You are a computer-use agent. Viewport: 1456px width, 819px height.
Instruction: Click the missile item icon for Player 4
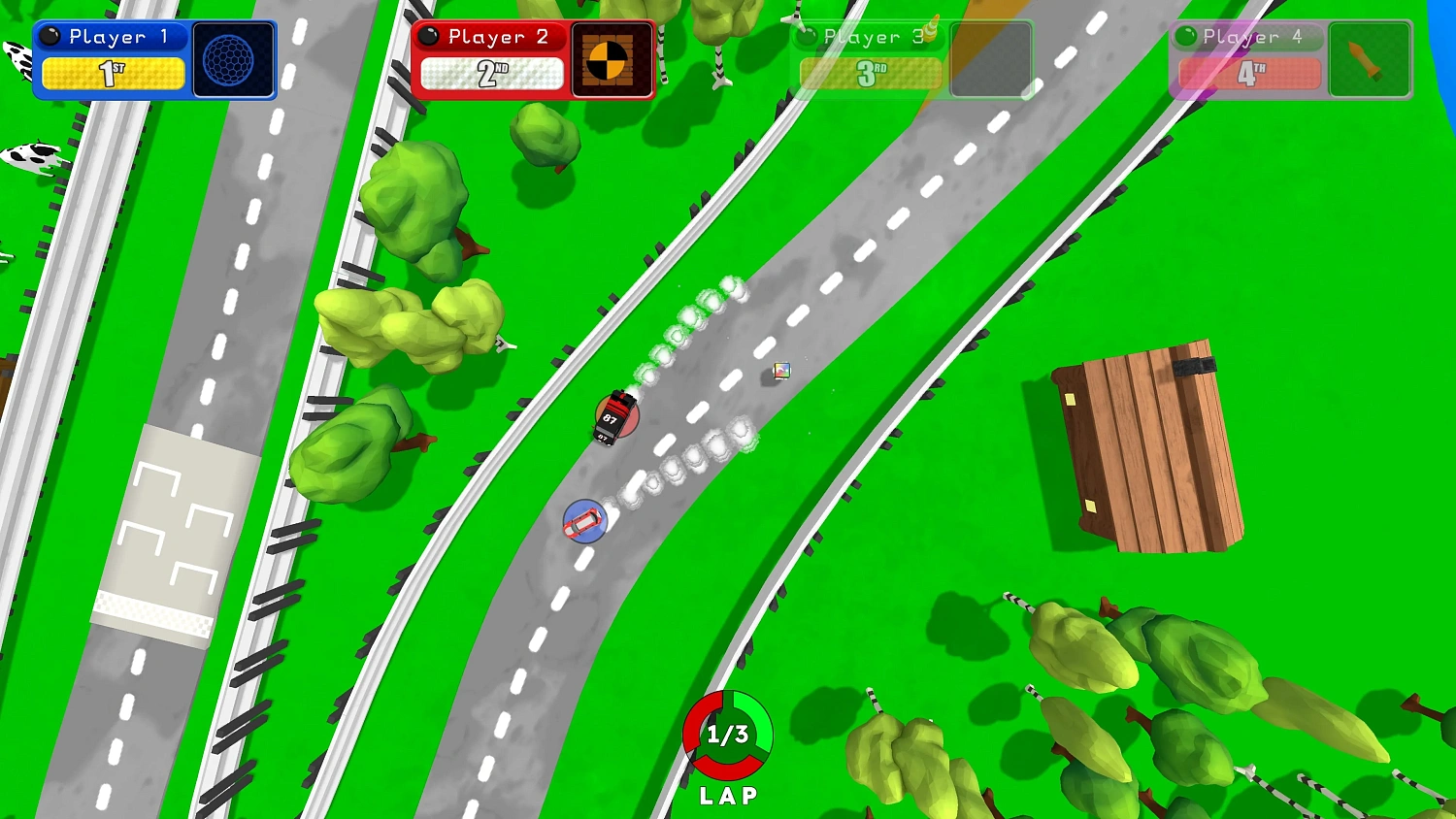click(x=1369, y=58)
